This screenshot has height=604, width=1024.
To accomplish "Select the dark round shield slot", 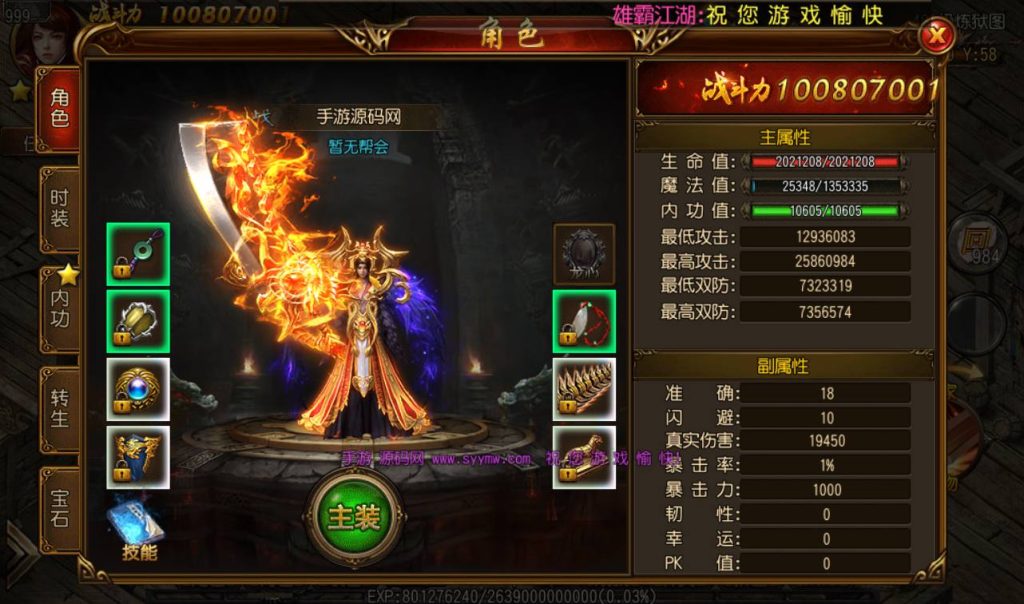I will [x=584, y=254].
